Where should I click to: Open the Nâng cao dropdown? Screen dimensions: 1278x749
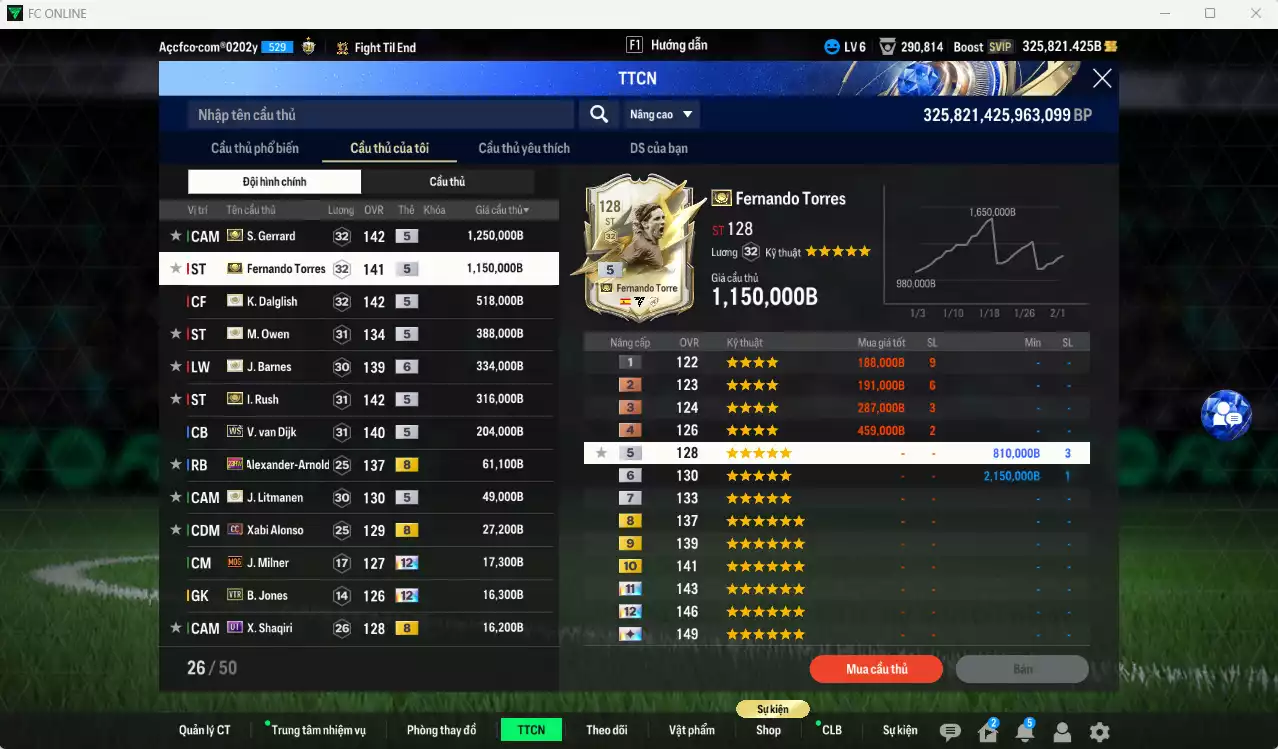point(661,115)
